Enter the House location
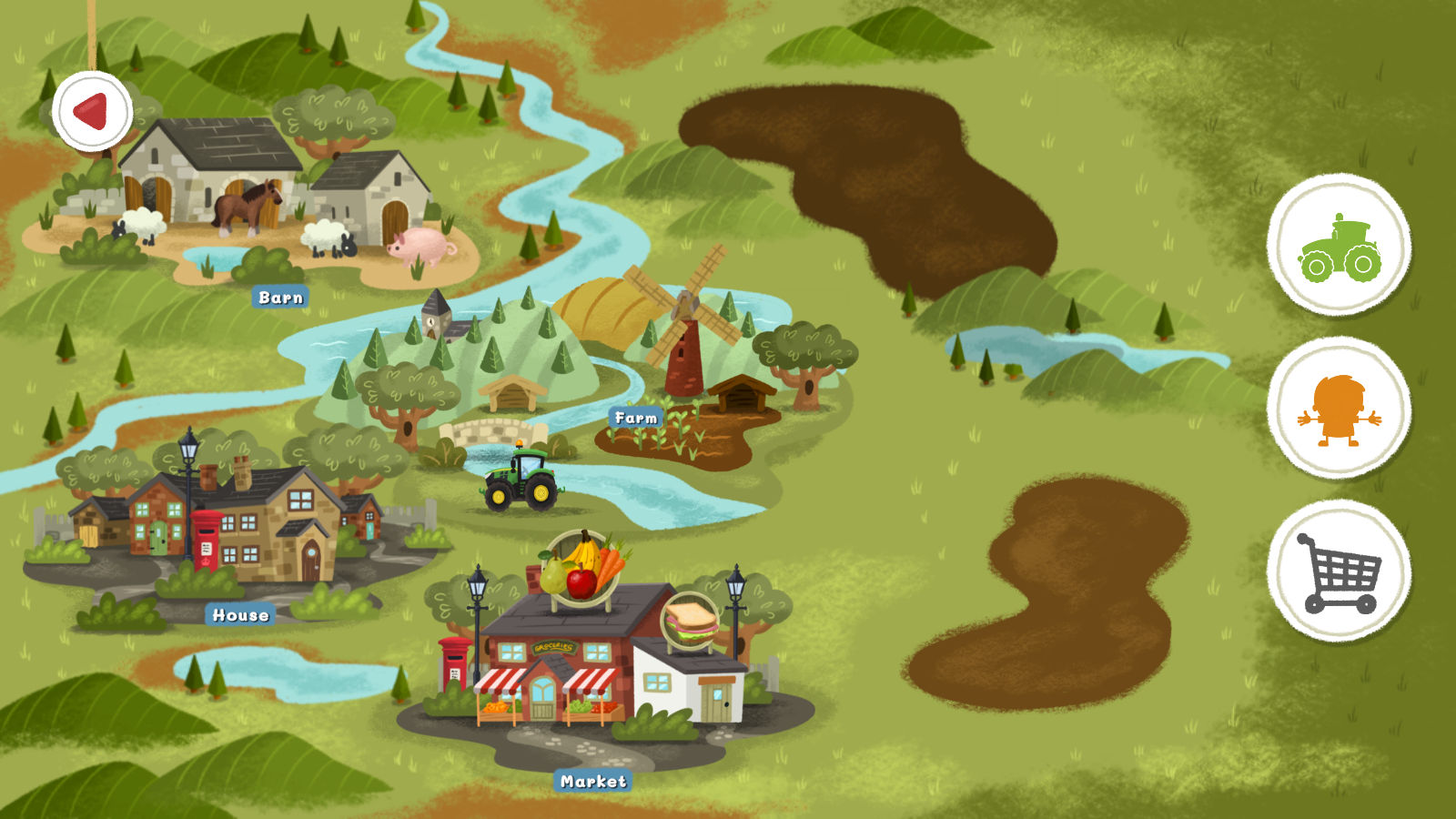Image resolution: width=1456 pixels, height=819 pixels. coord(240,615)
